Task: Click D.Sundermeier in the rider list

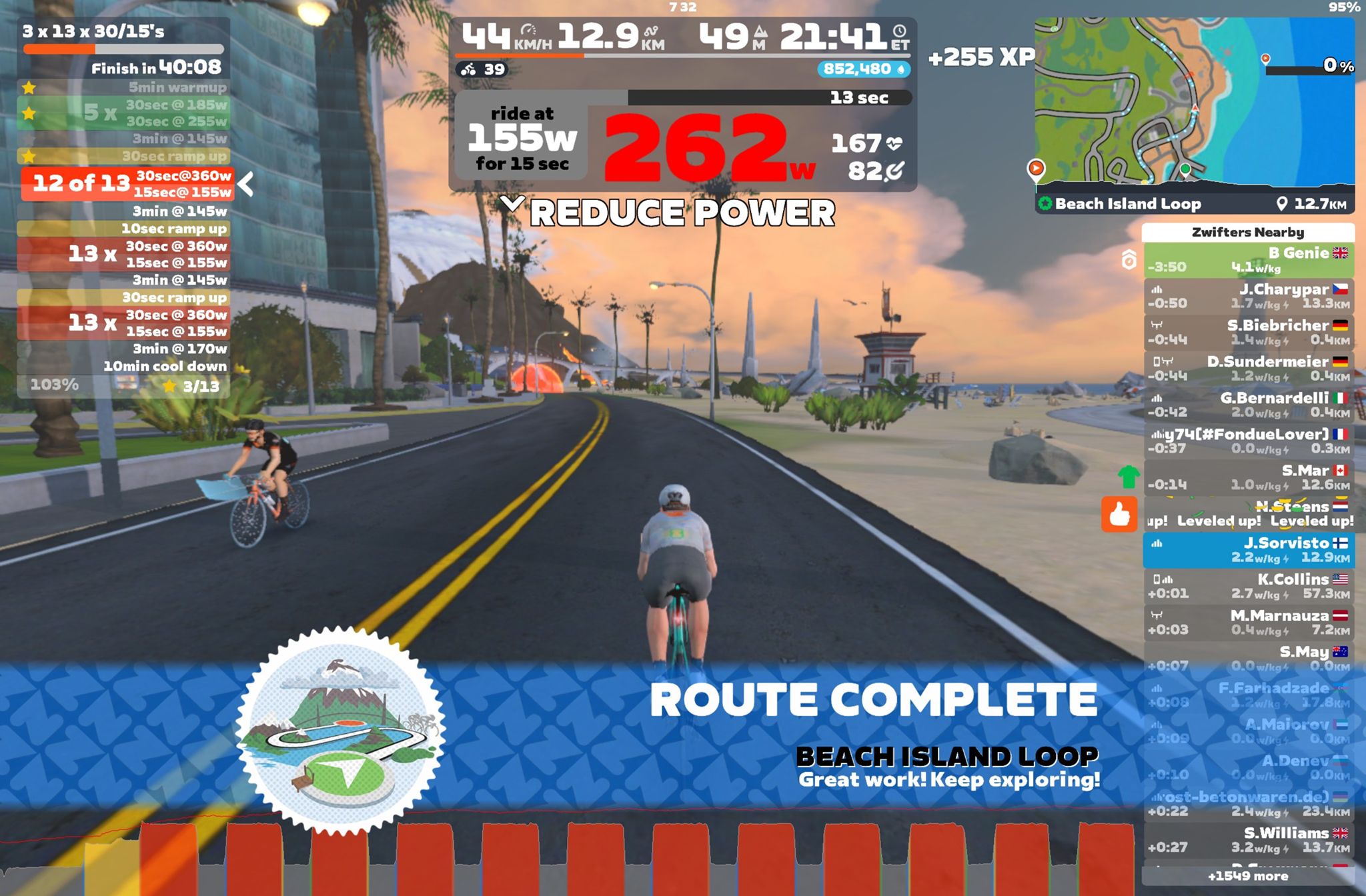Action: tap(1248, 368)
